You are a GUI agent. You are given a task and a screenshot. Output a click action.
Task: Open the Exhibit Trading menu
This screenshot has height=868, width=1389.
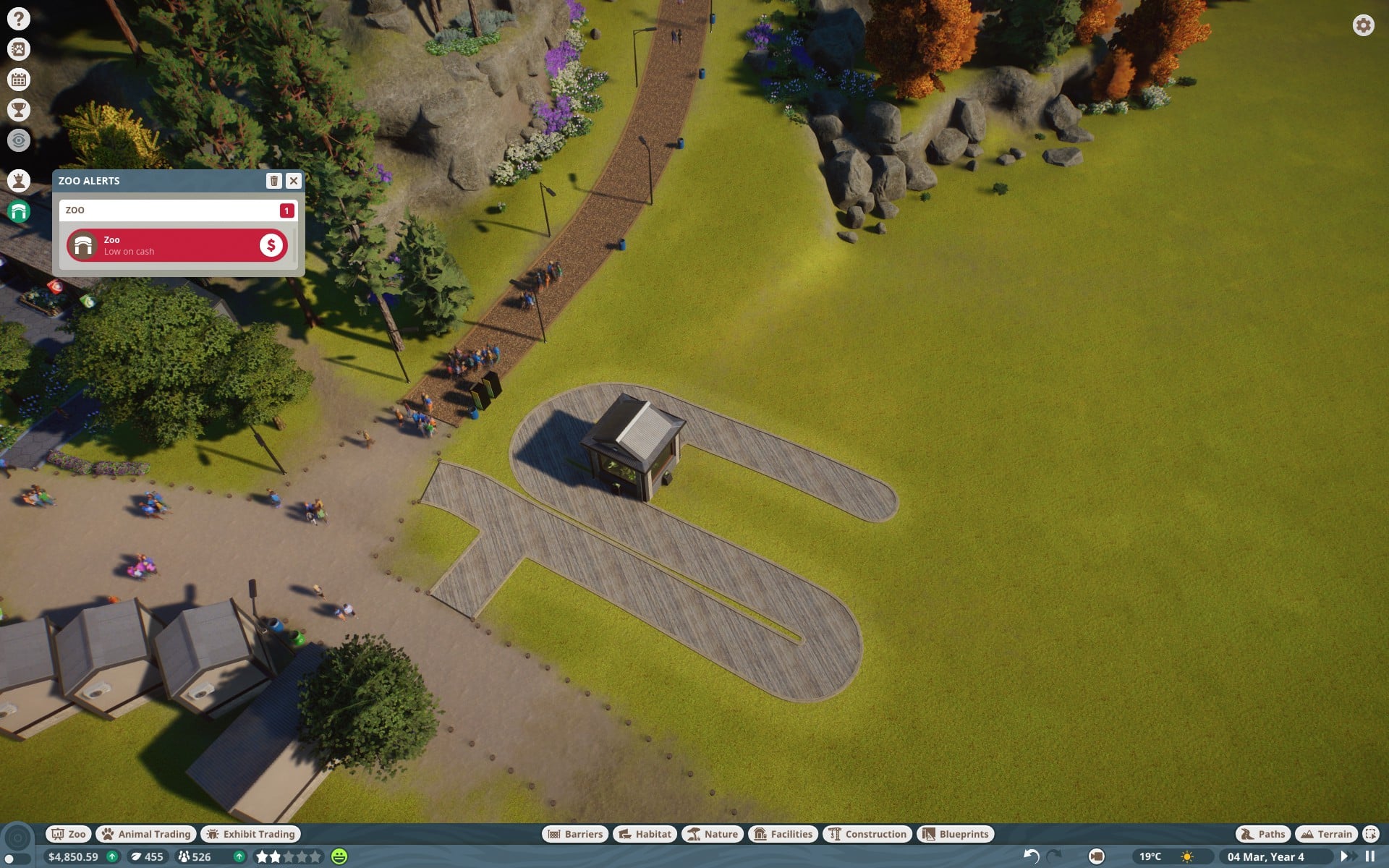[x=250, y=834]
